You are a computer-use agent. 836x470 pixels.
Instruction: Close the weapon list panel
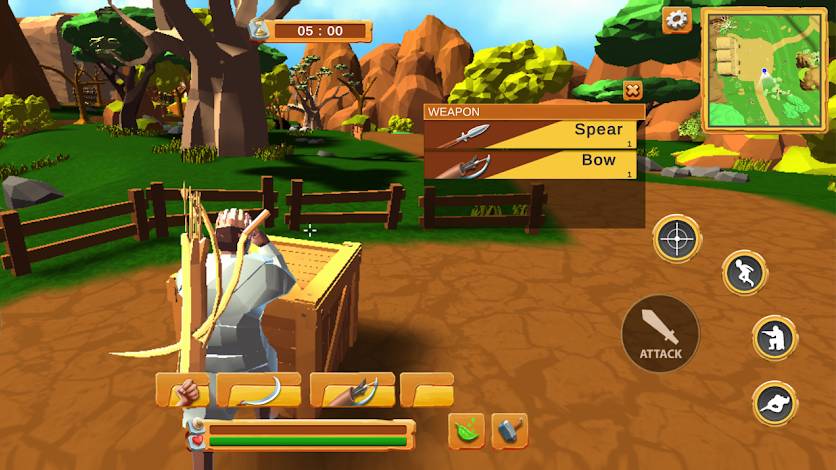click(x=632, y=91)
